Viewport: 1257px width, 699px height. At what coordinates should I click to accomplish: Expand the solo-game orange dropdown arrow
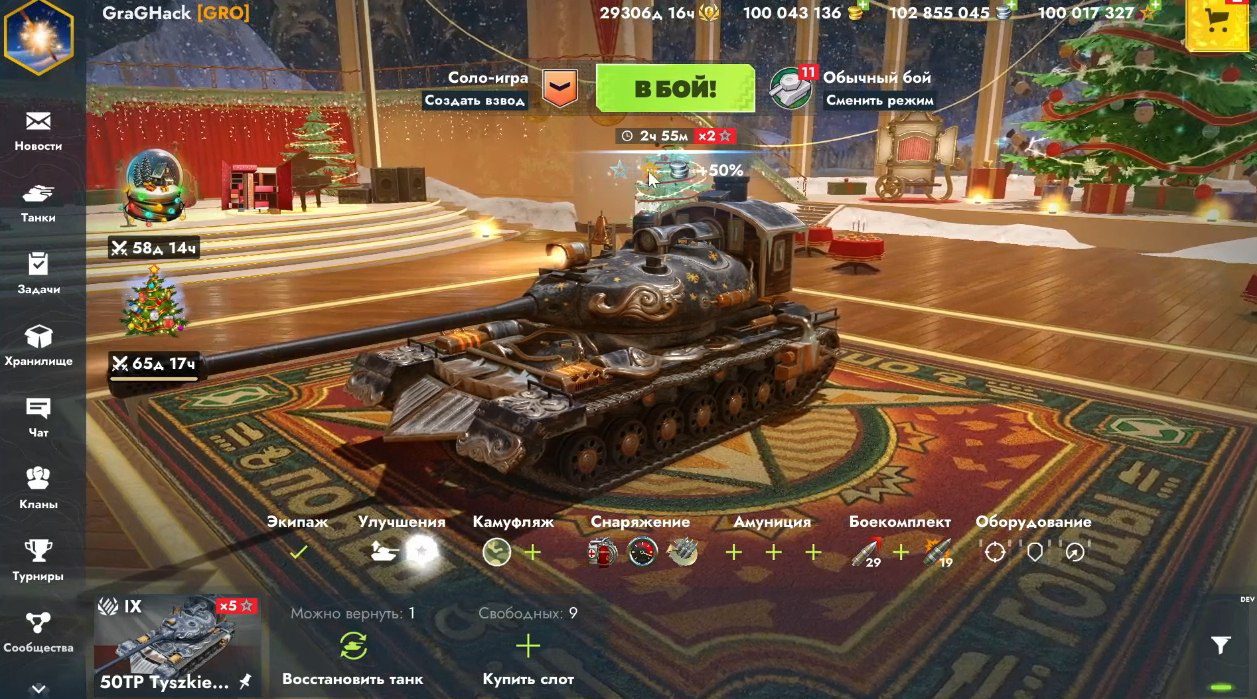point(560,88)
